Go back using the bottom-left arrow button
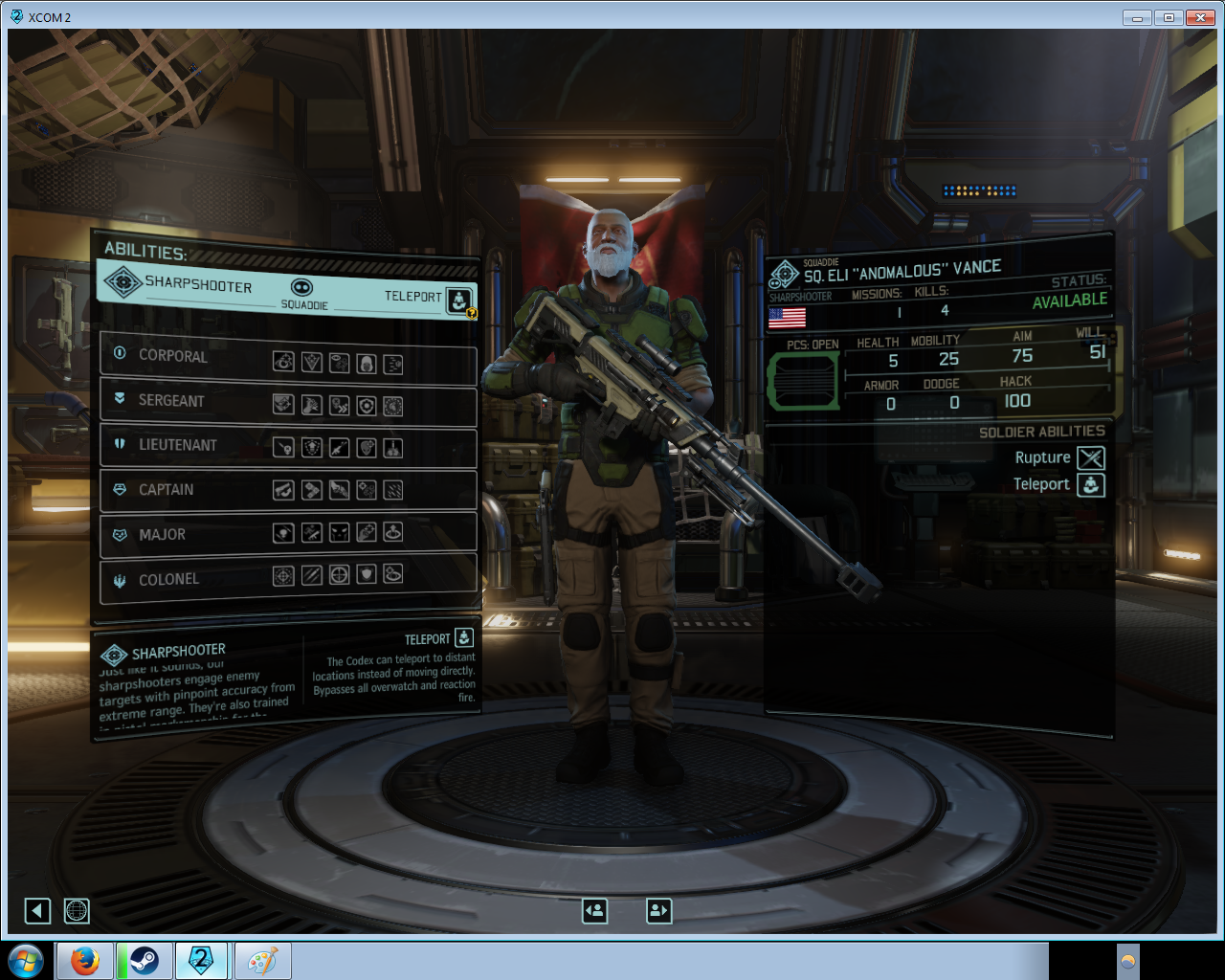The image size is (1225, 980). pos(37,911)
